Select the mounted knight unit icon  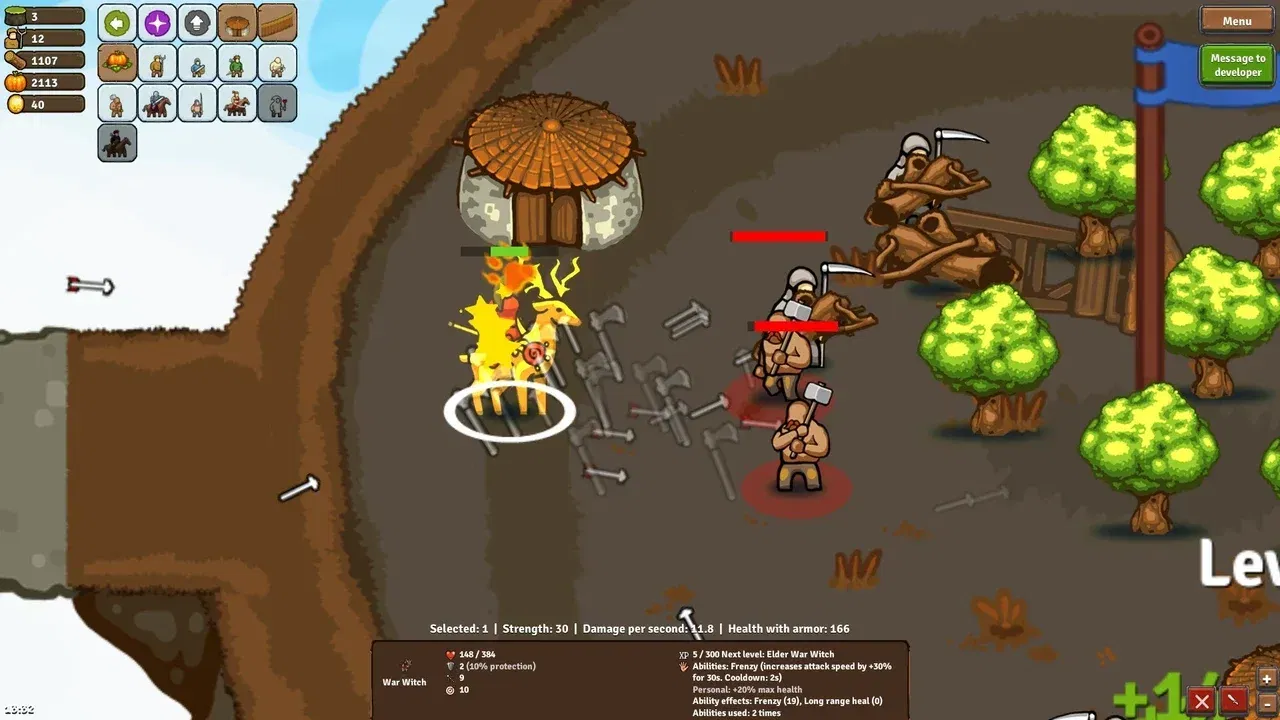click(157, 103)
